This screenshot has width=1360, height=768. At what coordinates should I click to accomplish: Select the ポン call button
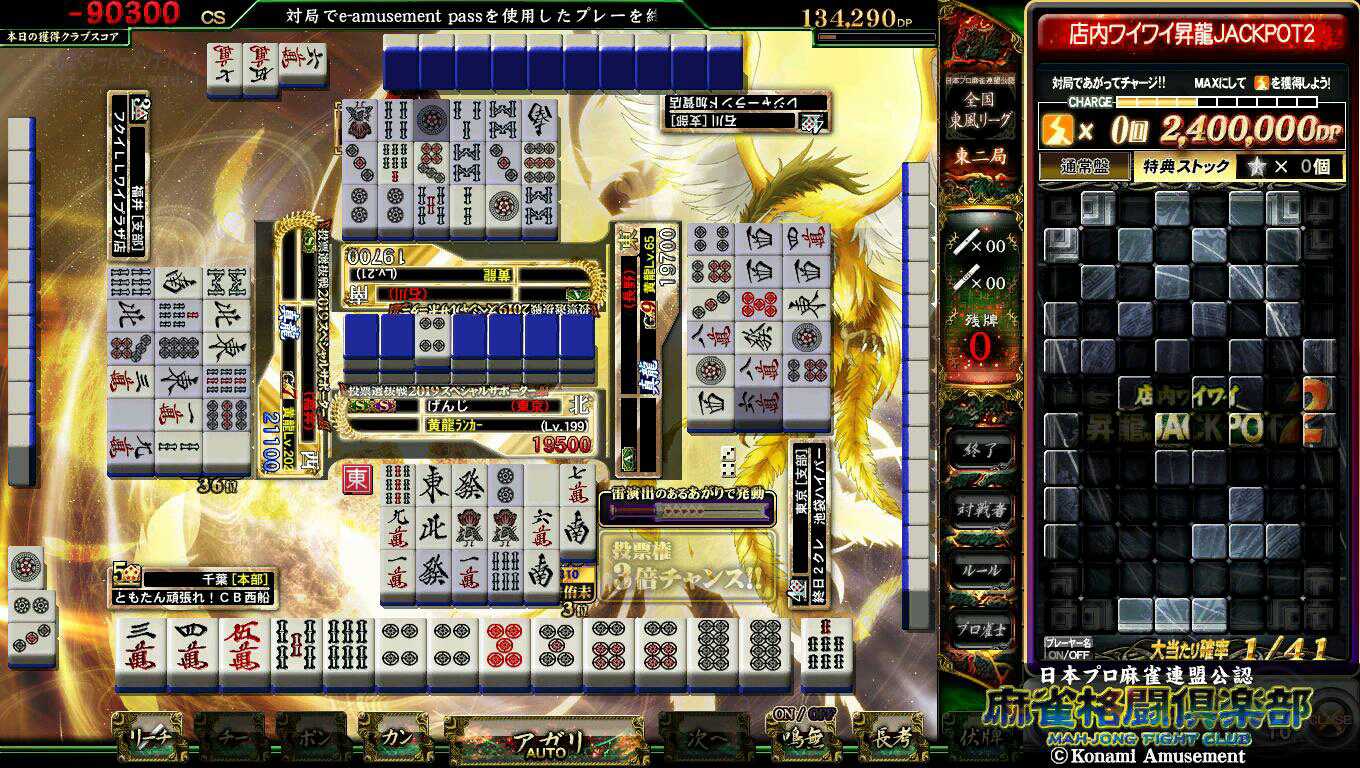(x=312, y=738)
